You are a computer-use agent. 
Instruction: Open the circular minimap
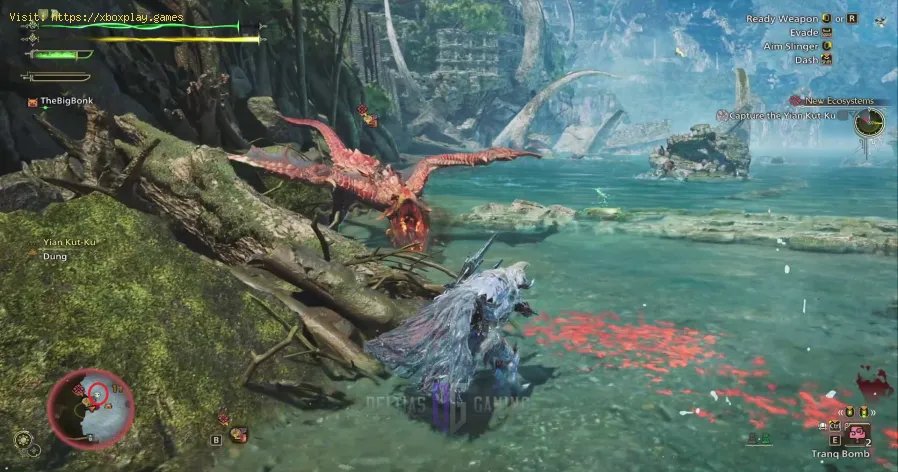90,408
